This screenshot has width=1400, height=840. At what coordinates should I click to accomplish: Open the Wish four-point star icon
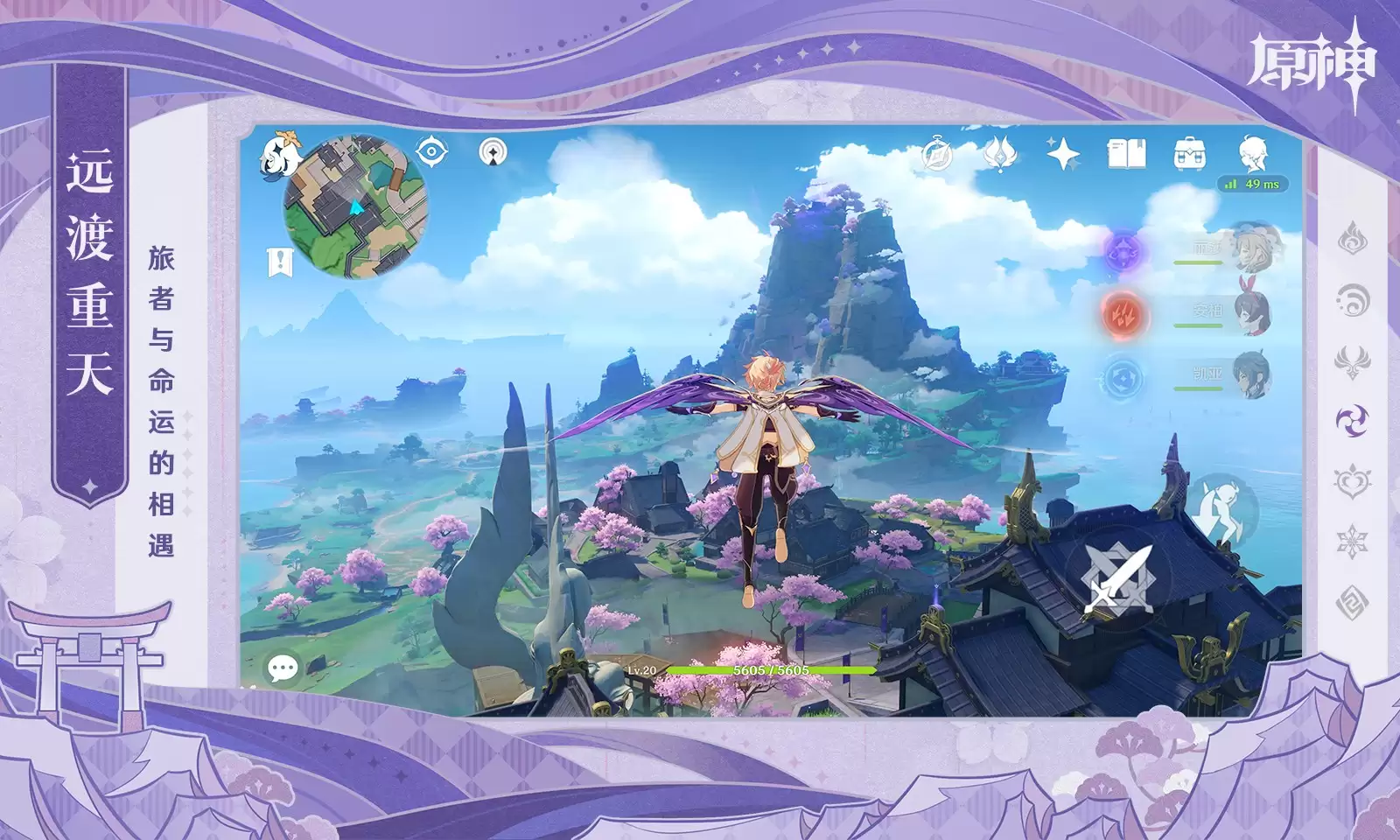click(1063, 154)
